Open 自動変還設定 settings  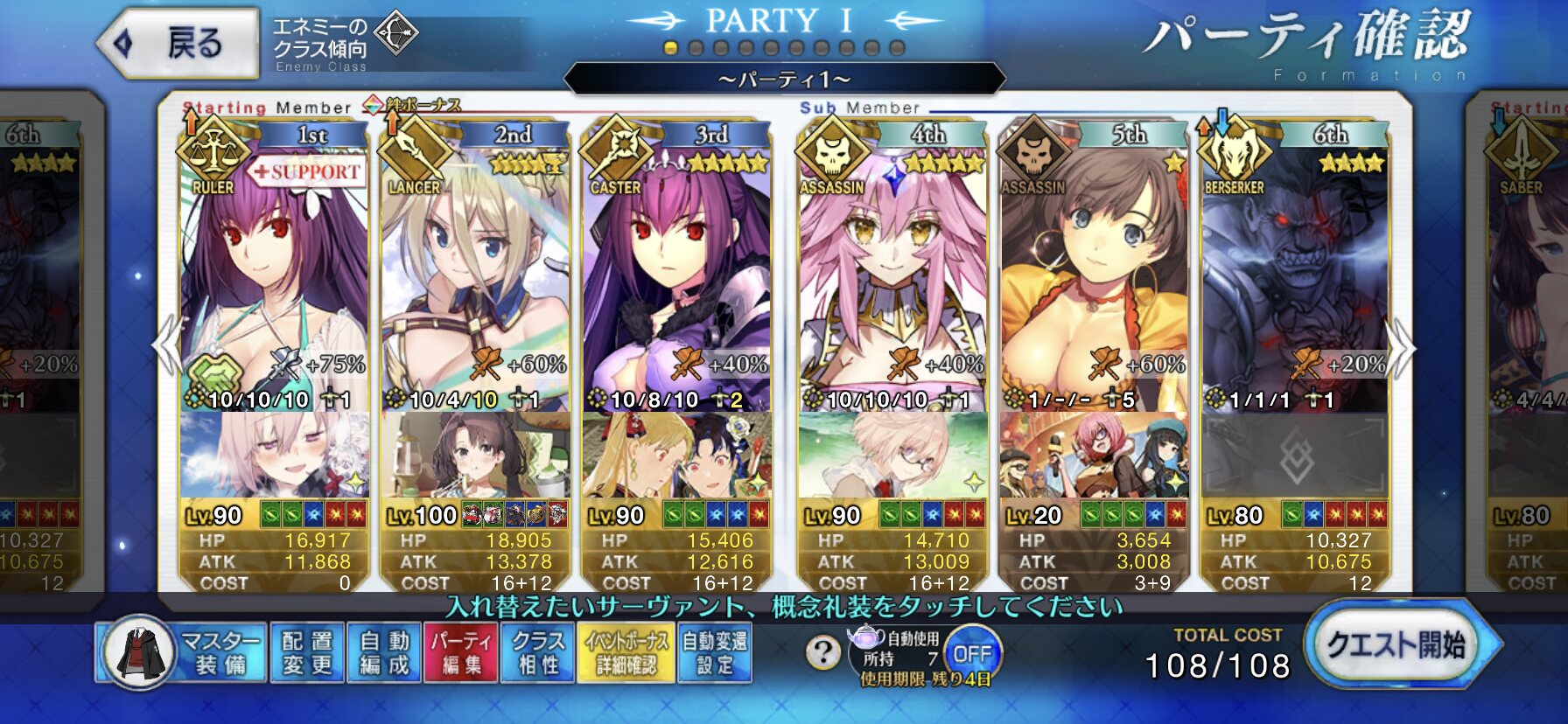(x=714, y=652)
